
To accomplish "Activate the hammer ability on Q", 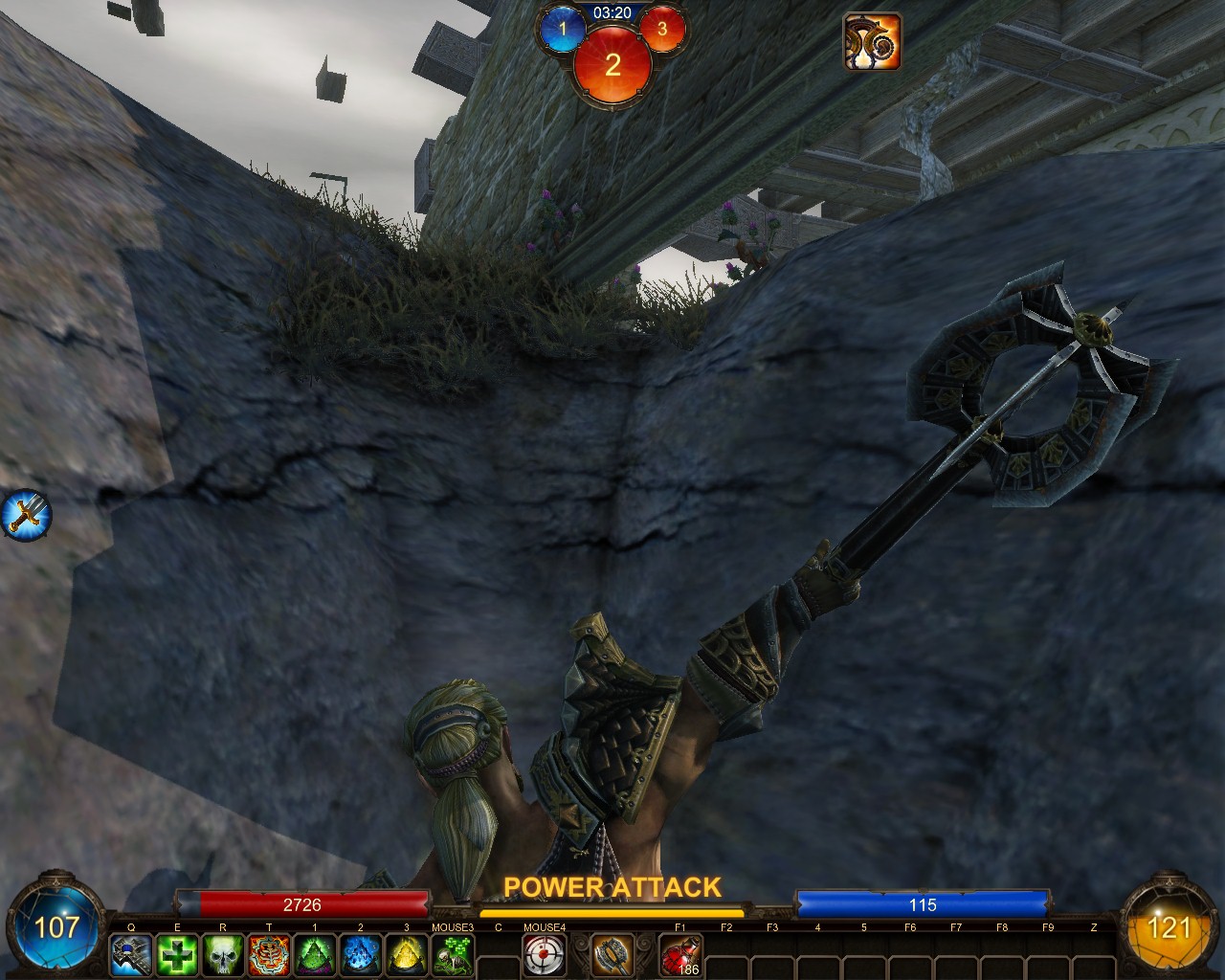I will coord(131,954).
